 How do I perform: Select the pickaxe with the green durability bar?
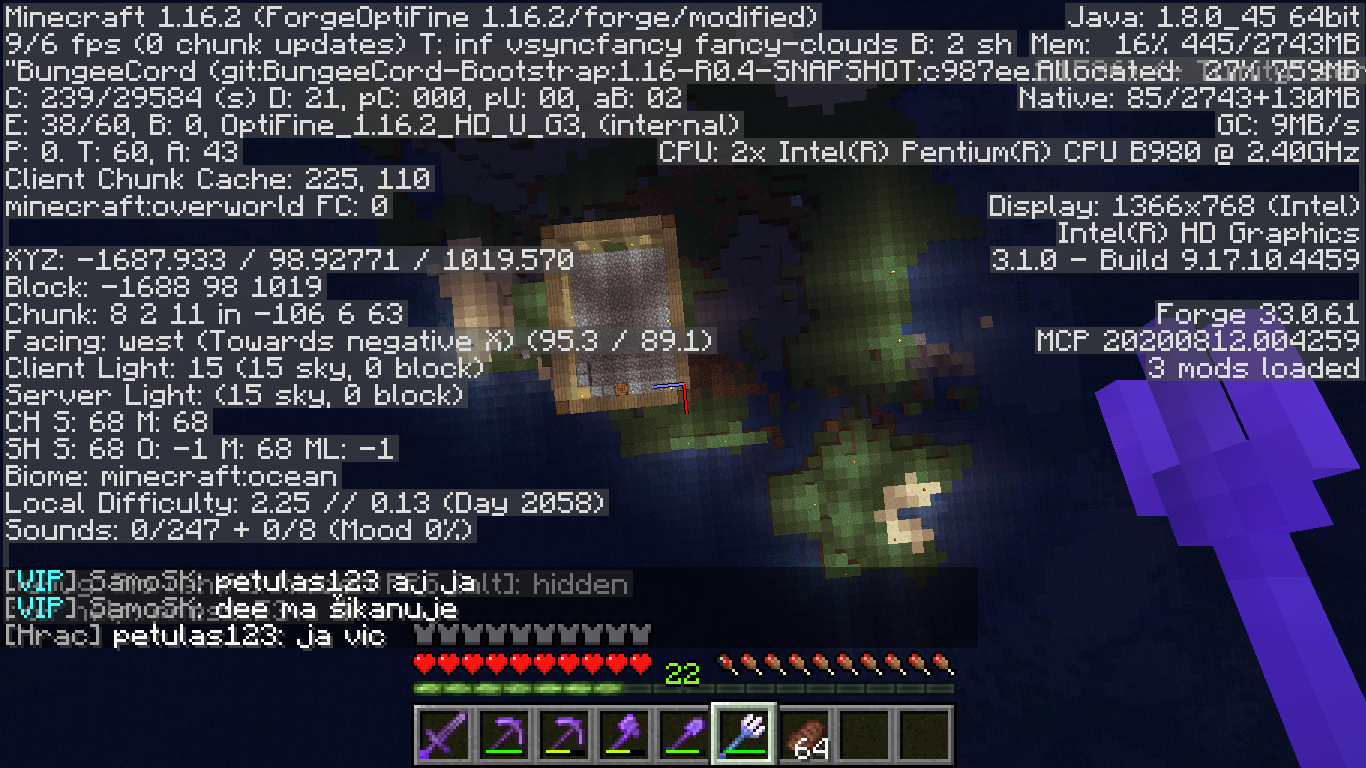(504, 734)
